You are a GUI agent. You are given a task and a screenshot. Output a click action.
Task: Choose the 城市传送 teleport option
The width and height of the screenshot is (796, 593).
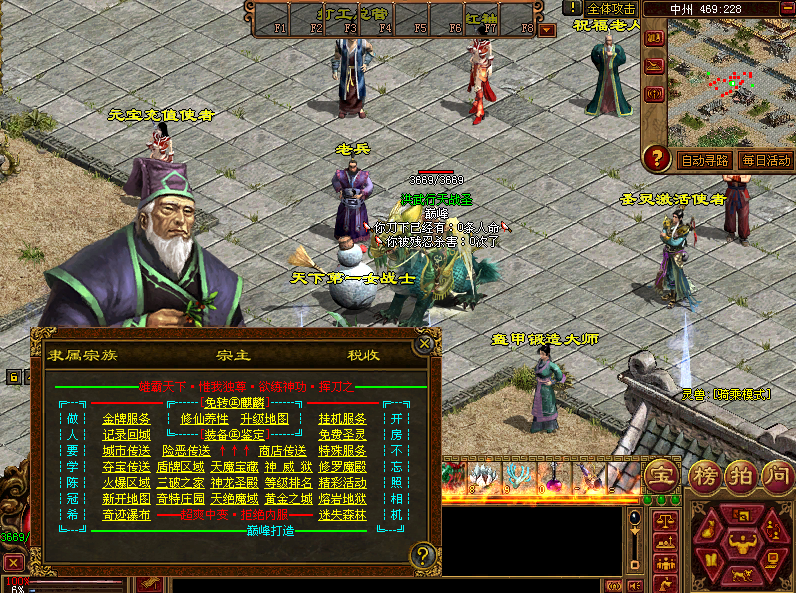(x=126, y=451)
